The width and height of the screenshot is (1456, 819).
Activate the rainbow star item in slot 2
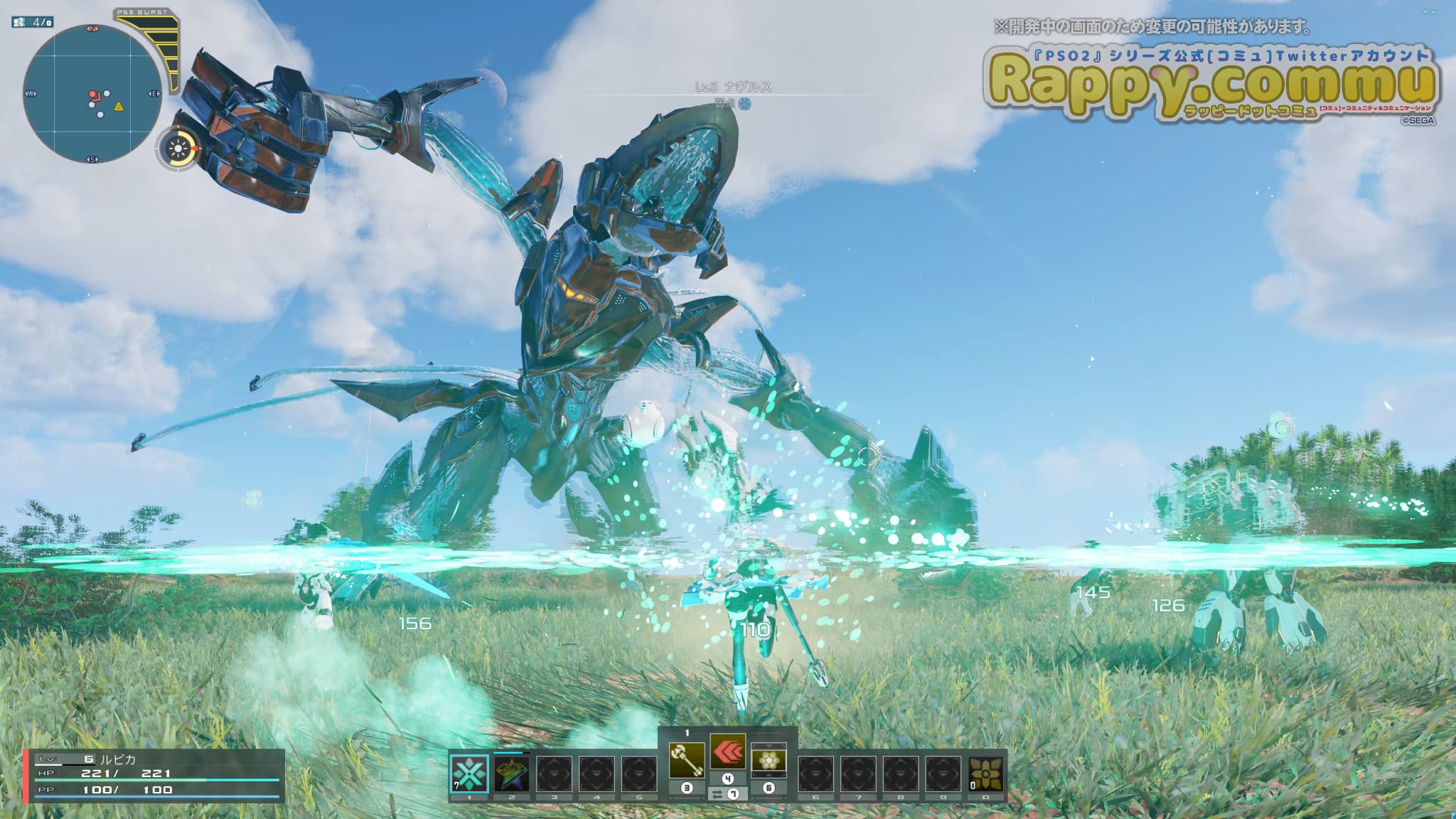tap(512, 774)
